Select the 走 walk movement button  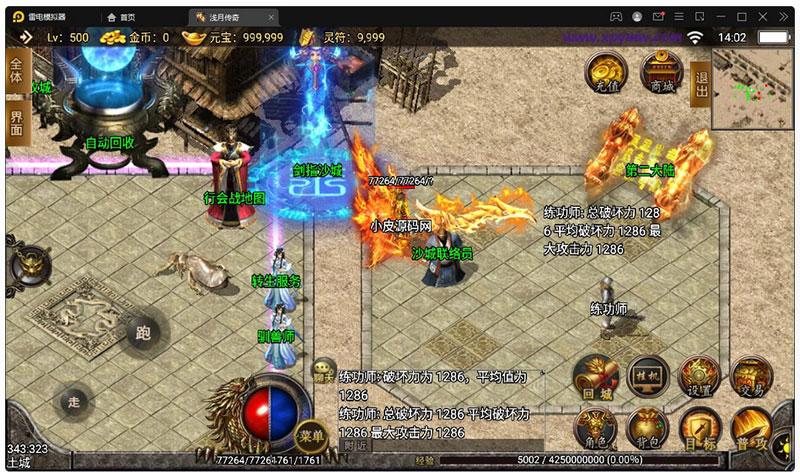pos(72,401)
